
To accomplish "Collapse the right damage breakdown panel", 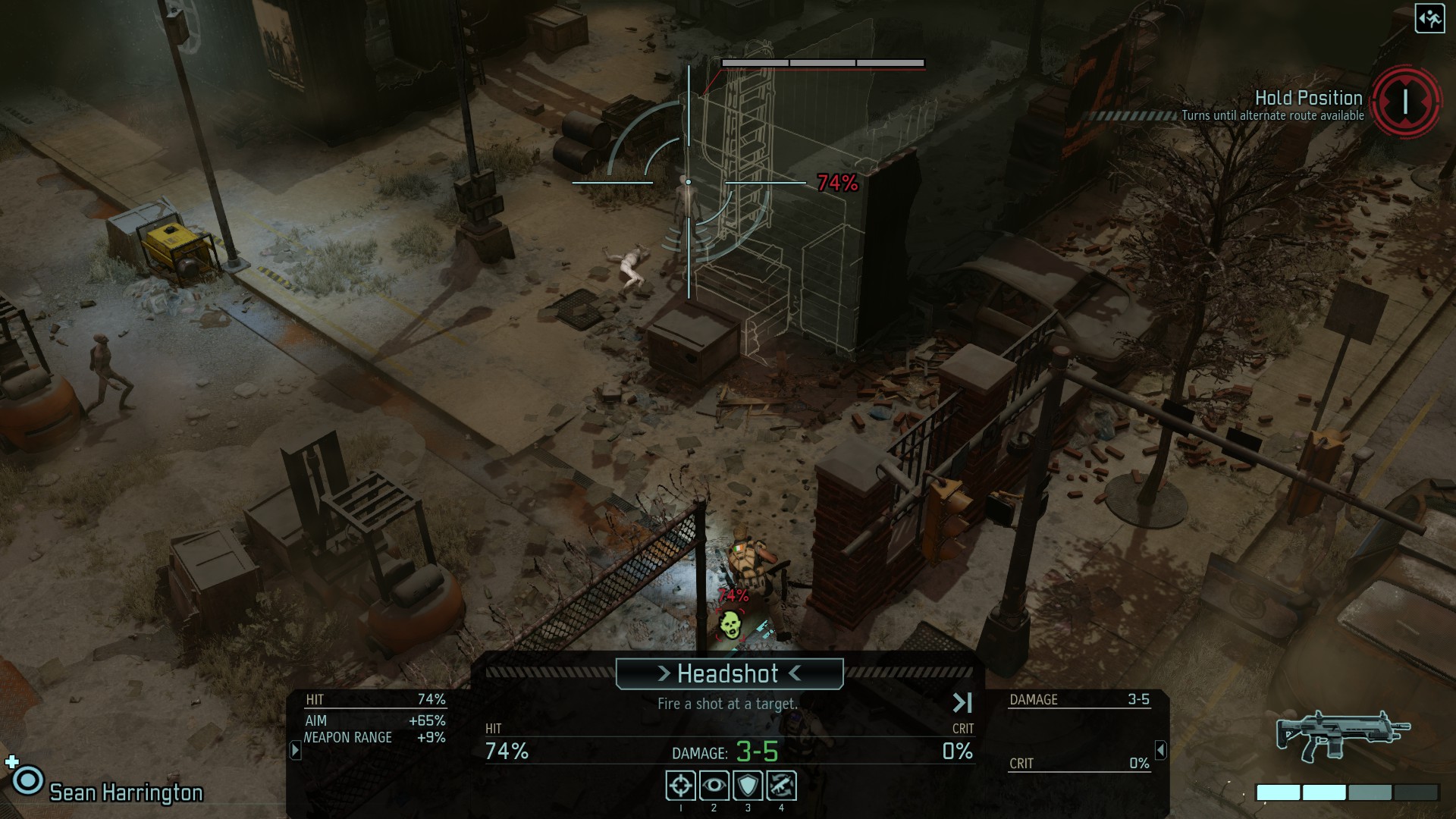I will pos(1160,750).
